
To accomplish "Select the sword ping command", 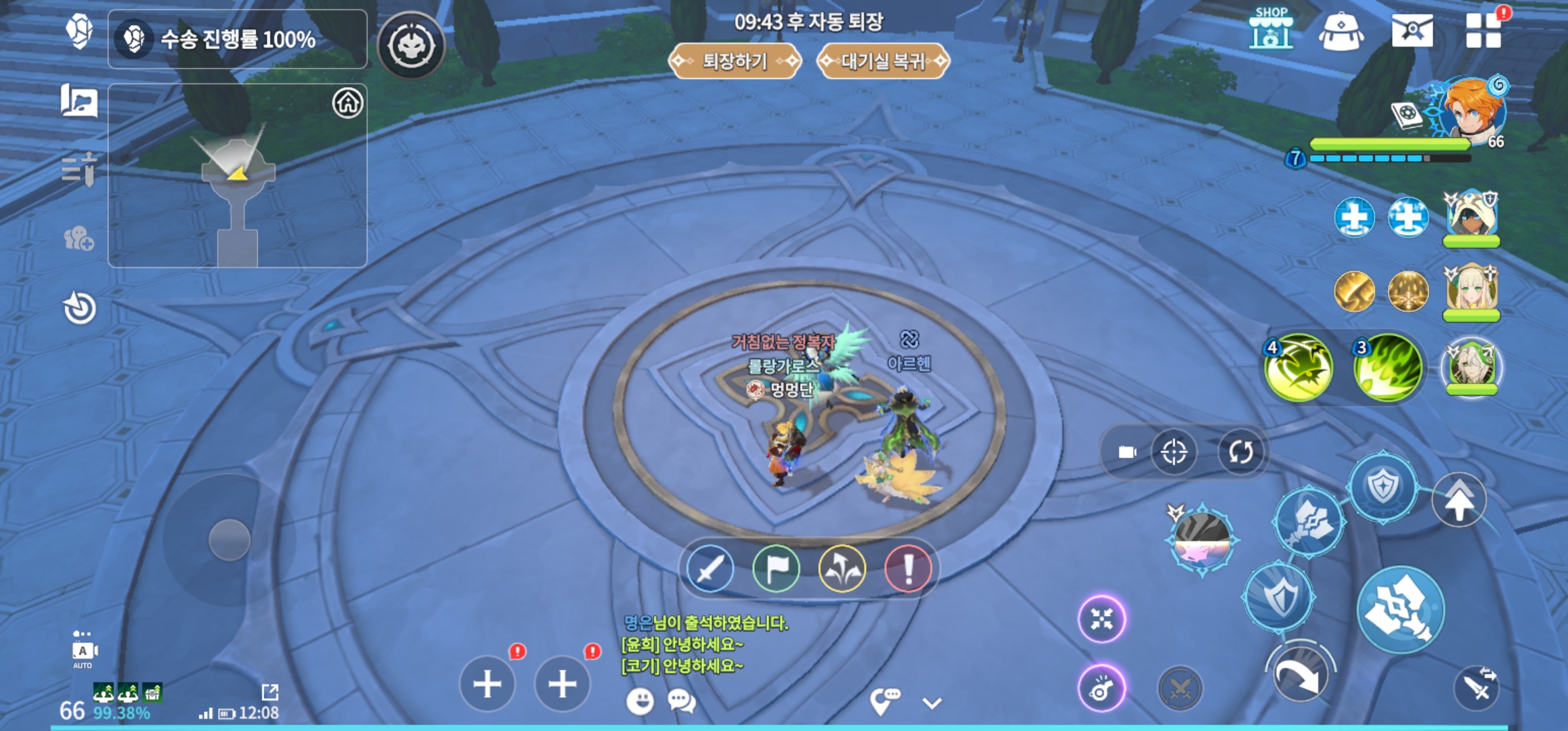I will (710, 569).
